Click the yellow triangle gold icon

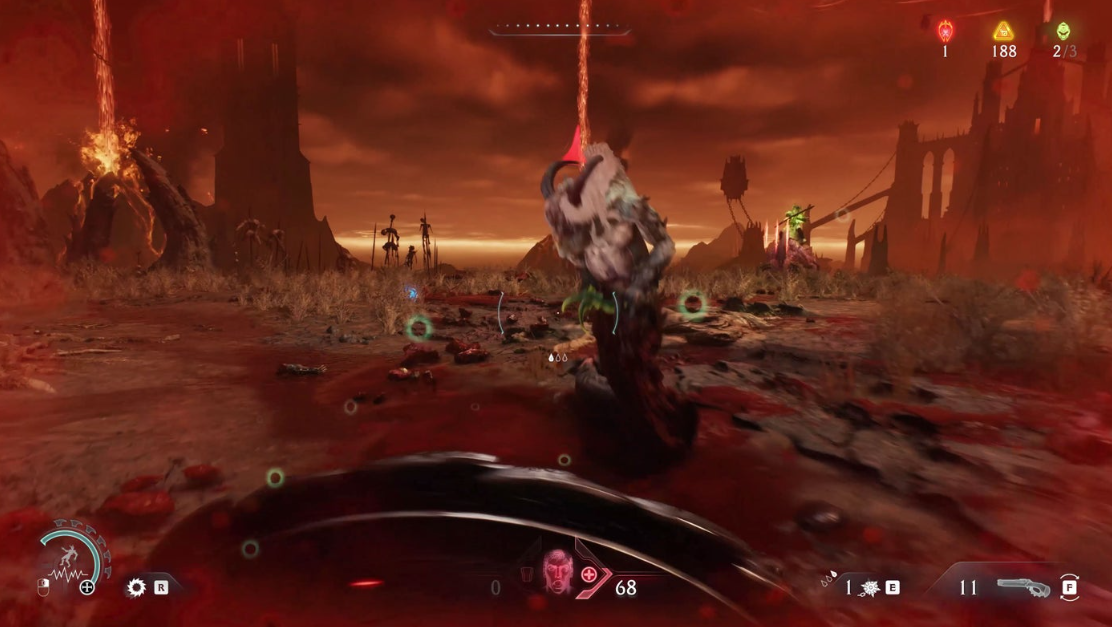[1003, 31]
